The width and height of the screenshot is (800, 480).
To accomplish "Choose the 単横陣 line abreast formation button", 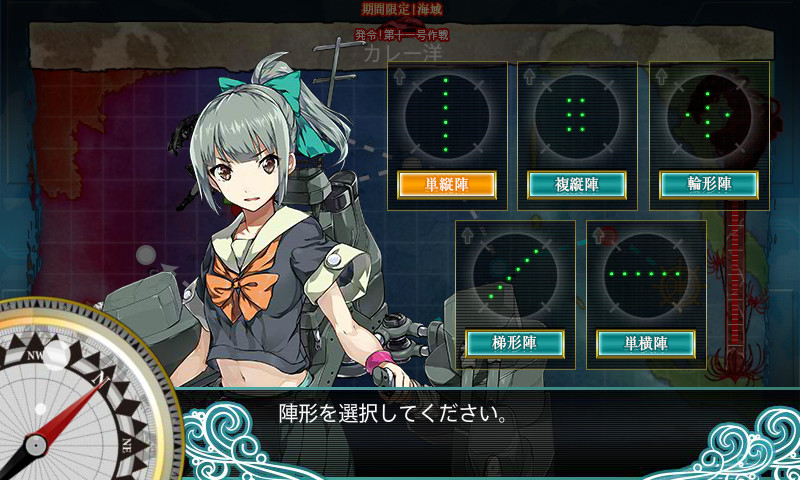I will click(646, 343).
